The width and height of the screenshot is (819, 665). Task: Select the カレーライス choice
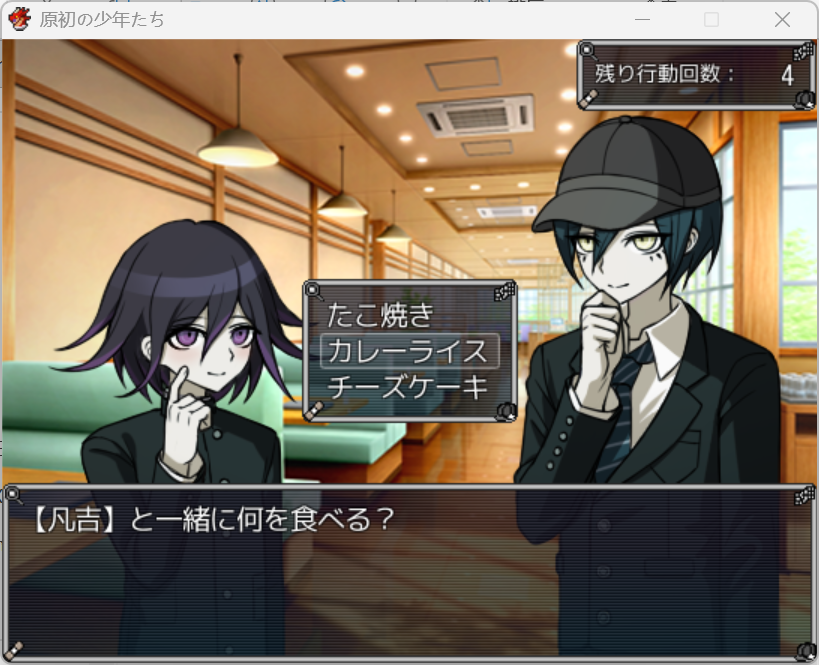pos(407,351)
